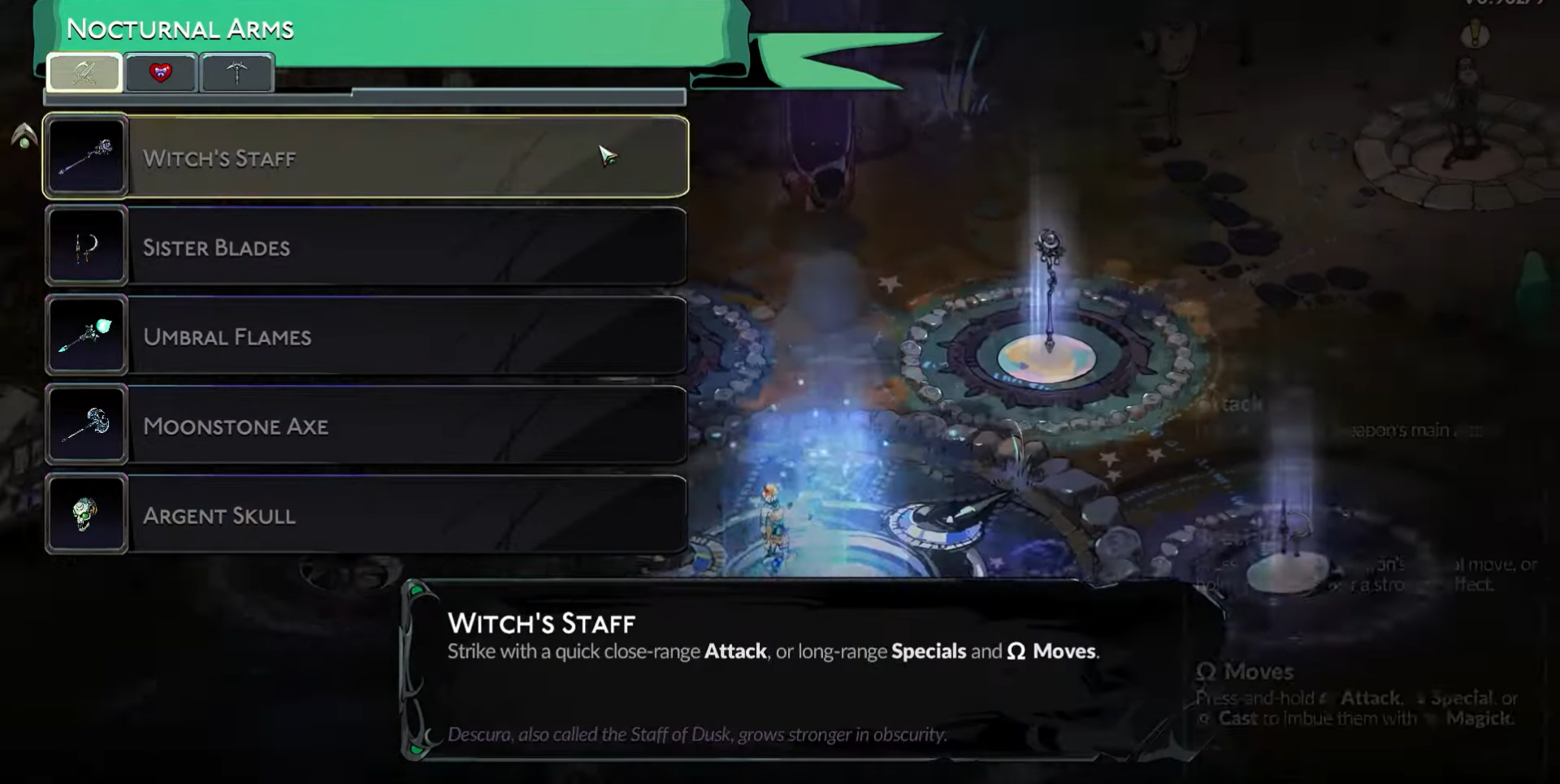Pick the Umbral Flames weapon row
Screen dimensions: 1560x784
366,336
